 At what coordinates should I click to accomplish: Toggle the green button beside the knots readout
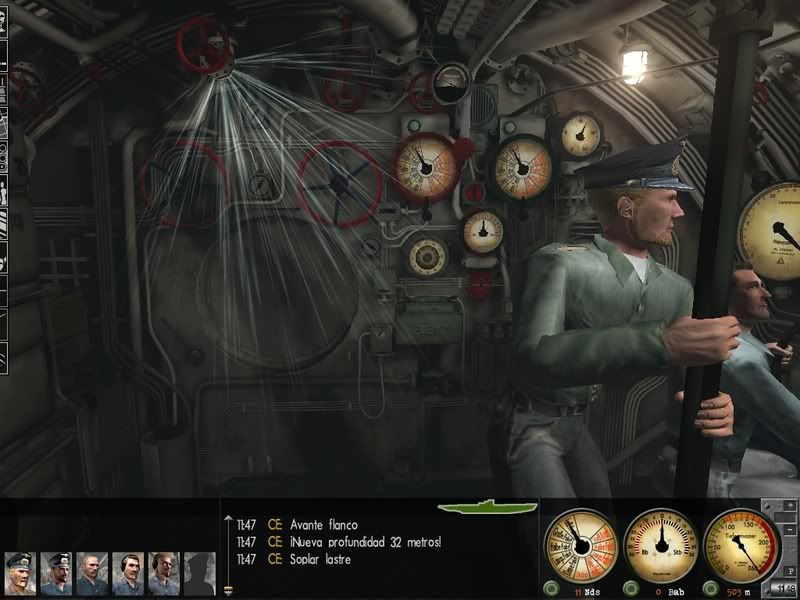point(552,588)
